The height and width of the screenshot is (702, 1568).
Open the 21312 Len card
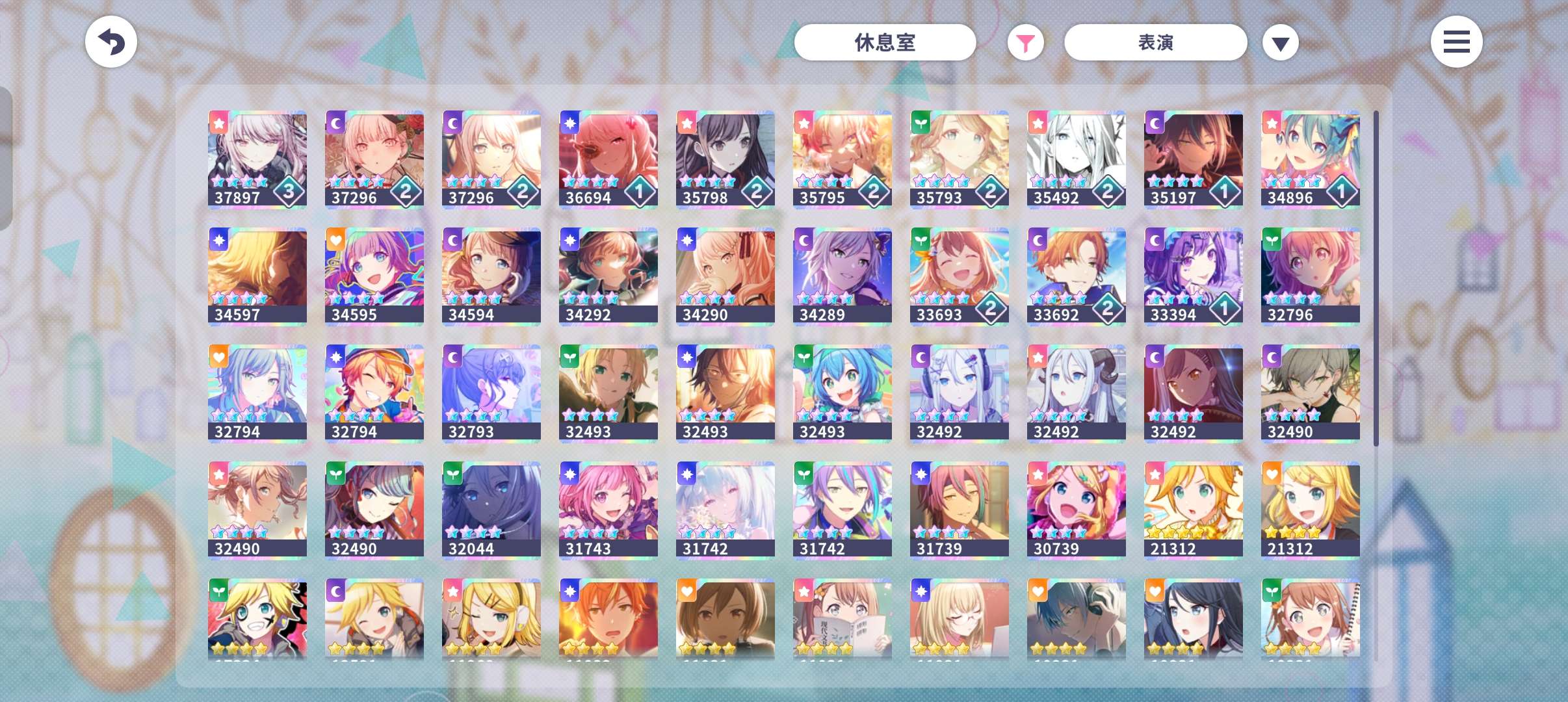[x=1194, y=509]
